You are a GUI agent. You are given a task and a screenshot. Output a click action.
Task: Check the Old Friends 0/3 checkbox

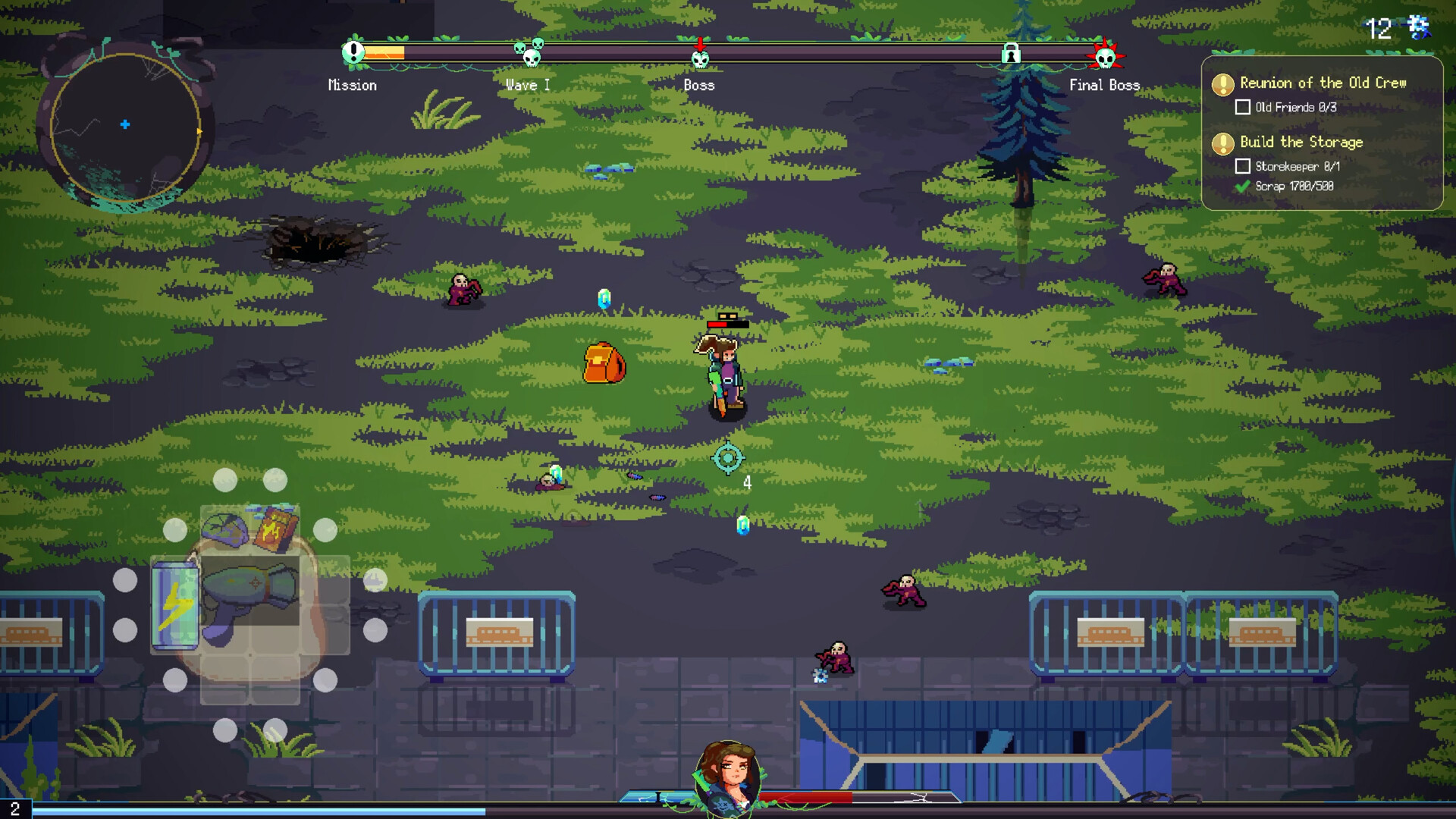[1242, 107]
